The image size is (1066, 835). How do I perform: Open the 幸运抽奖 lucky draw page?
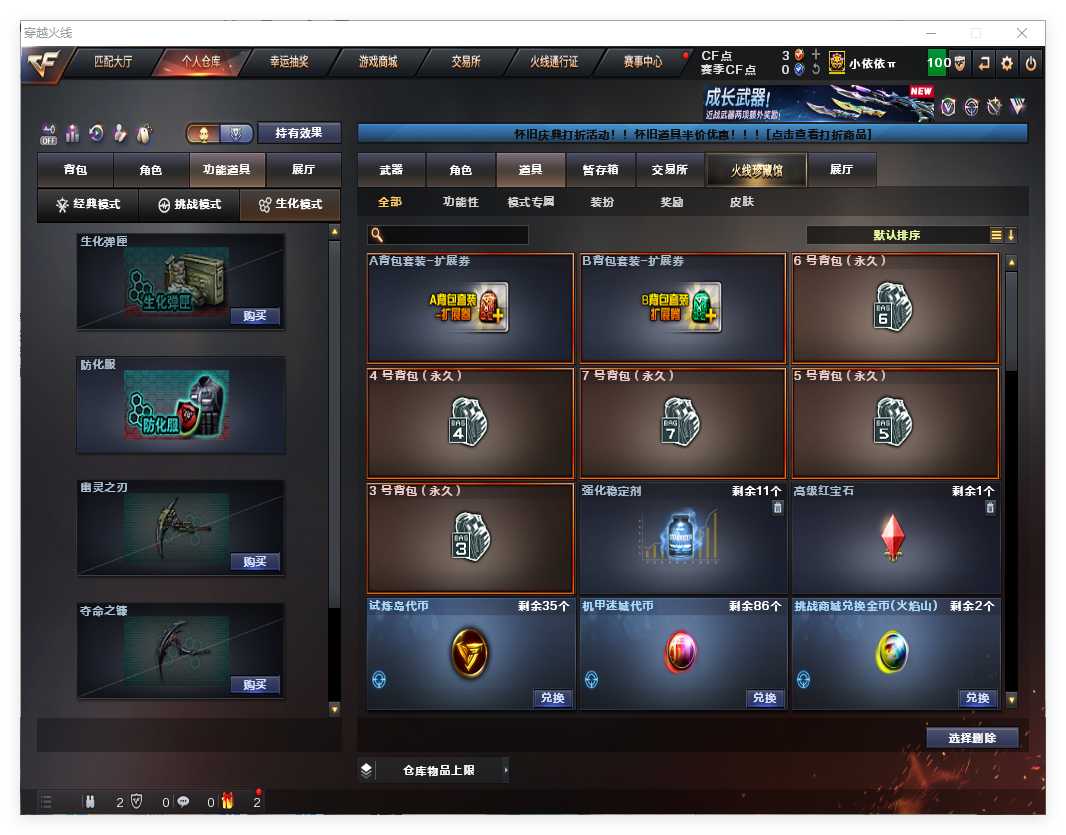point(289,62)
